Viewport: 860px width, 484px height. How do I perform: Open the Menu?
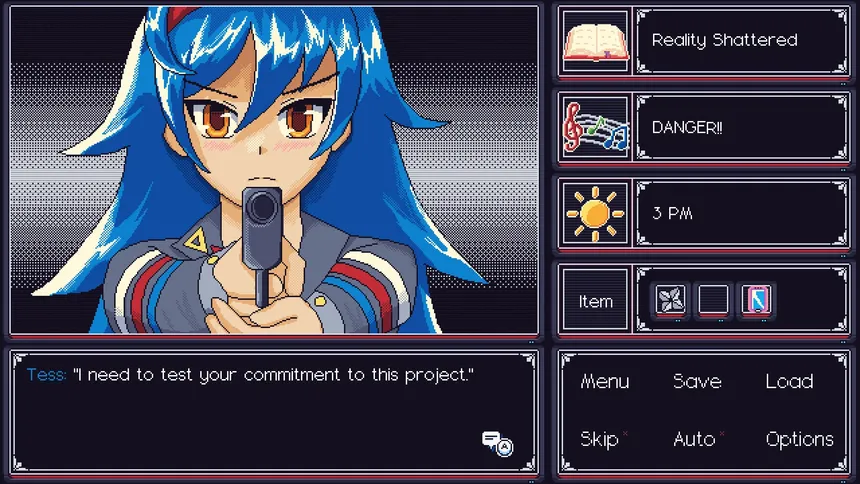[x=605, y=381]
